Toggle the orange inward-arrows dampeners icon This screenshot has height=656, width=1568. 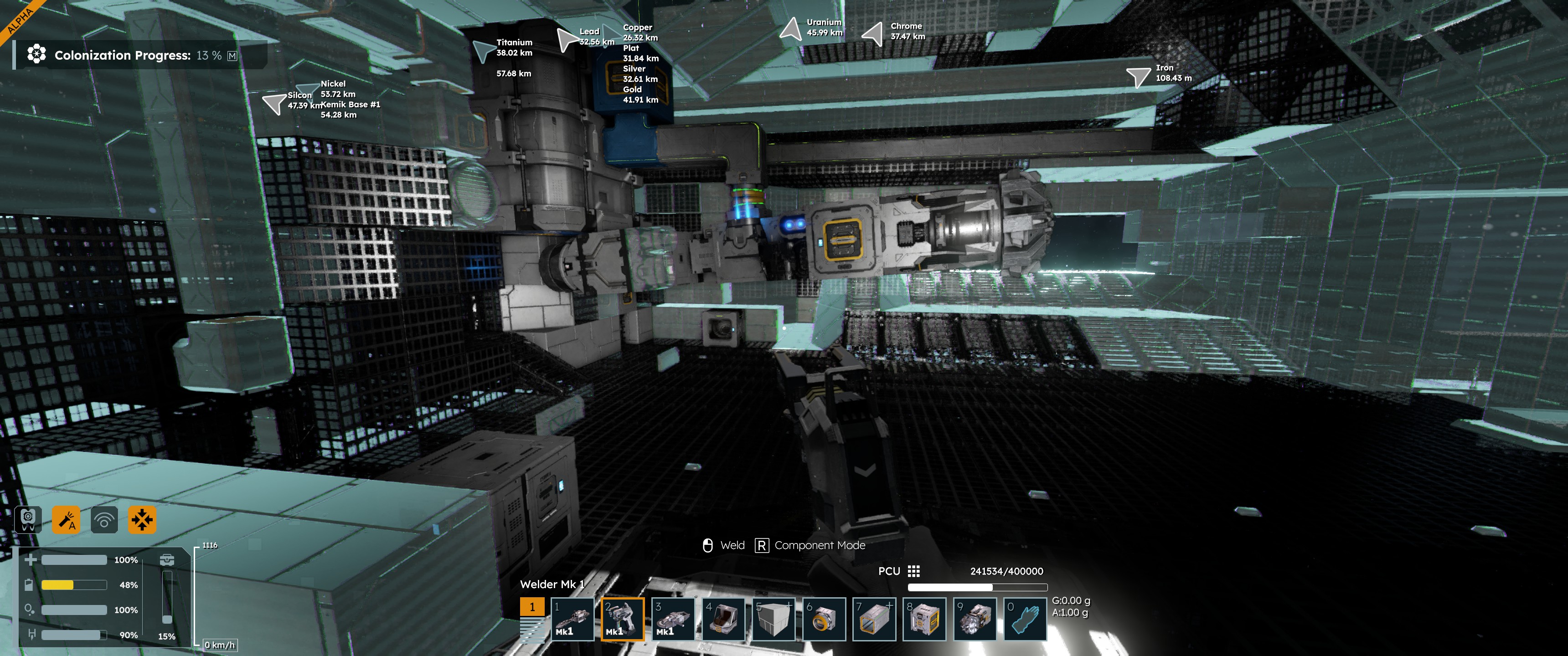(x=142, y=520)
